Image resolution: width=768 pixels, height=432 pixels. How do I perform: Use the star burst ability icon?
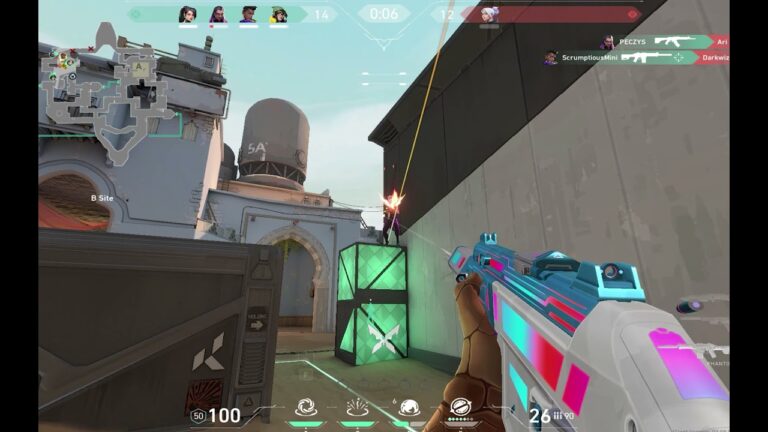357,407
